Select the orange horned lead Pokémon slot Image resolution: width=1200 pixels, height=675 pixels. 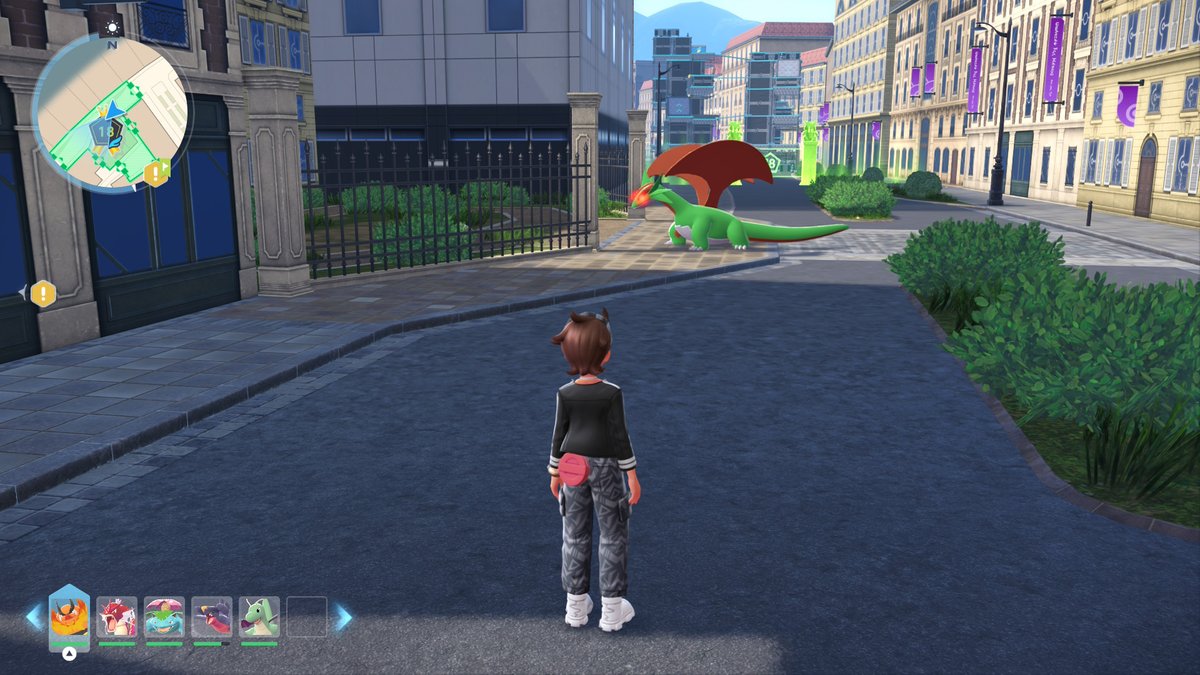(x=69, y=616)
